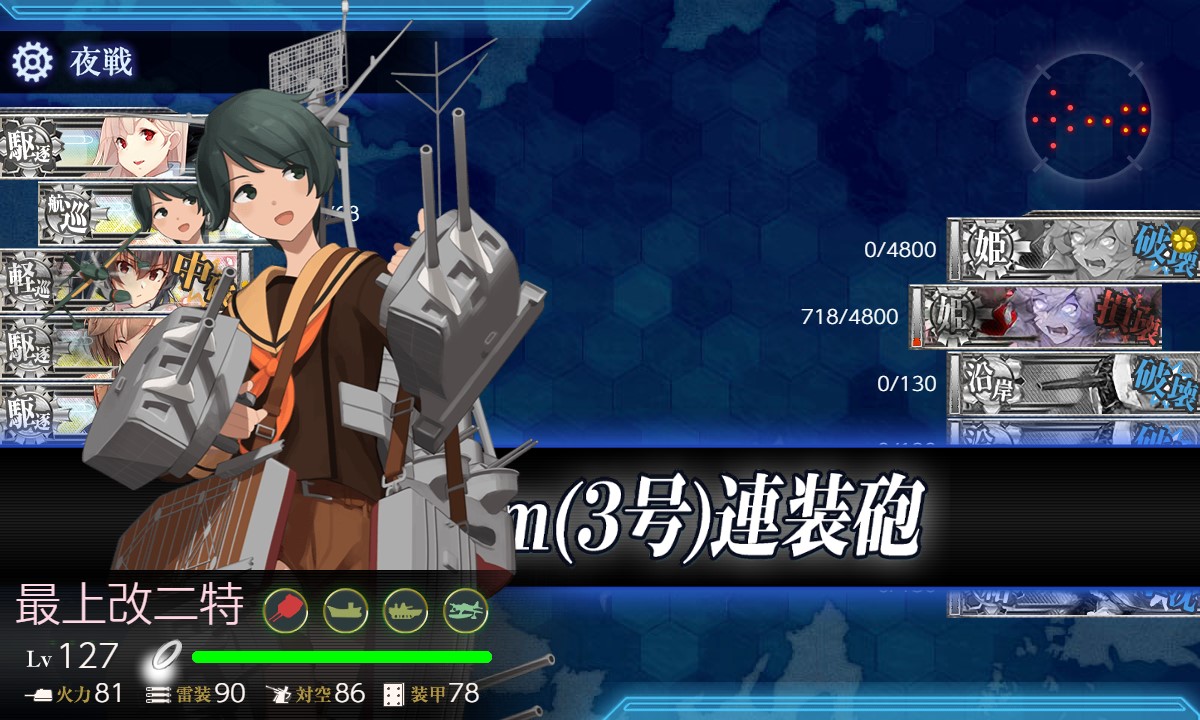Image resolution: width=1200 pixels, height=720 pixels.
Task: Choose the tank landing craft equipment icon
Action: tap(405, 609)
